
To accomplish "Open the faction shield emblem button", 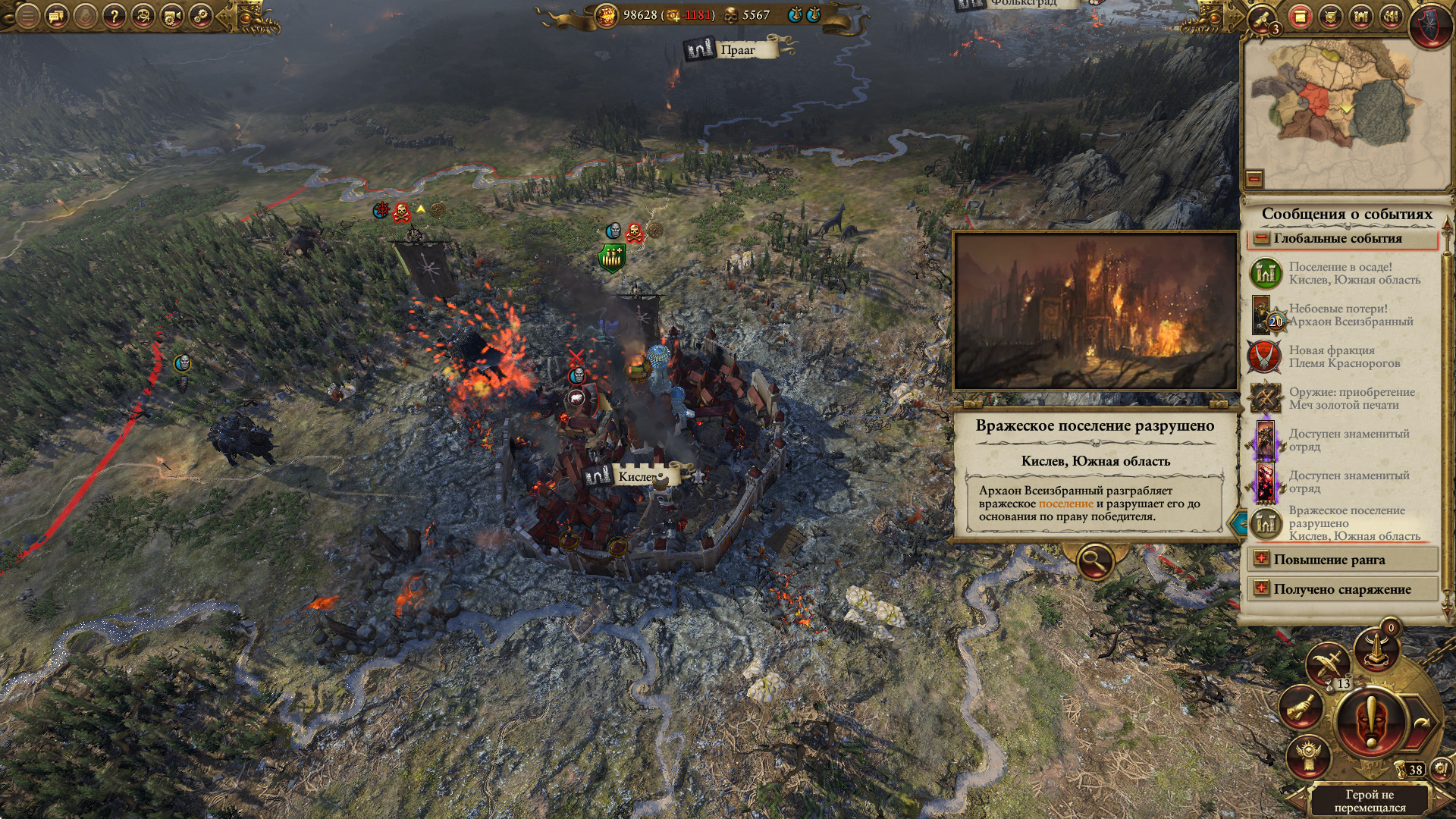I will tap(1429, 23).
